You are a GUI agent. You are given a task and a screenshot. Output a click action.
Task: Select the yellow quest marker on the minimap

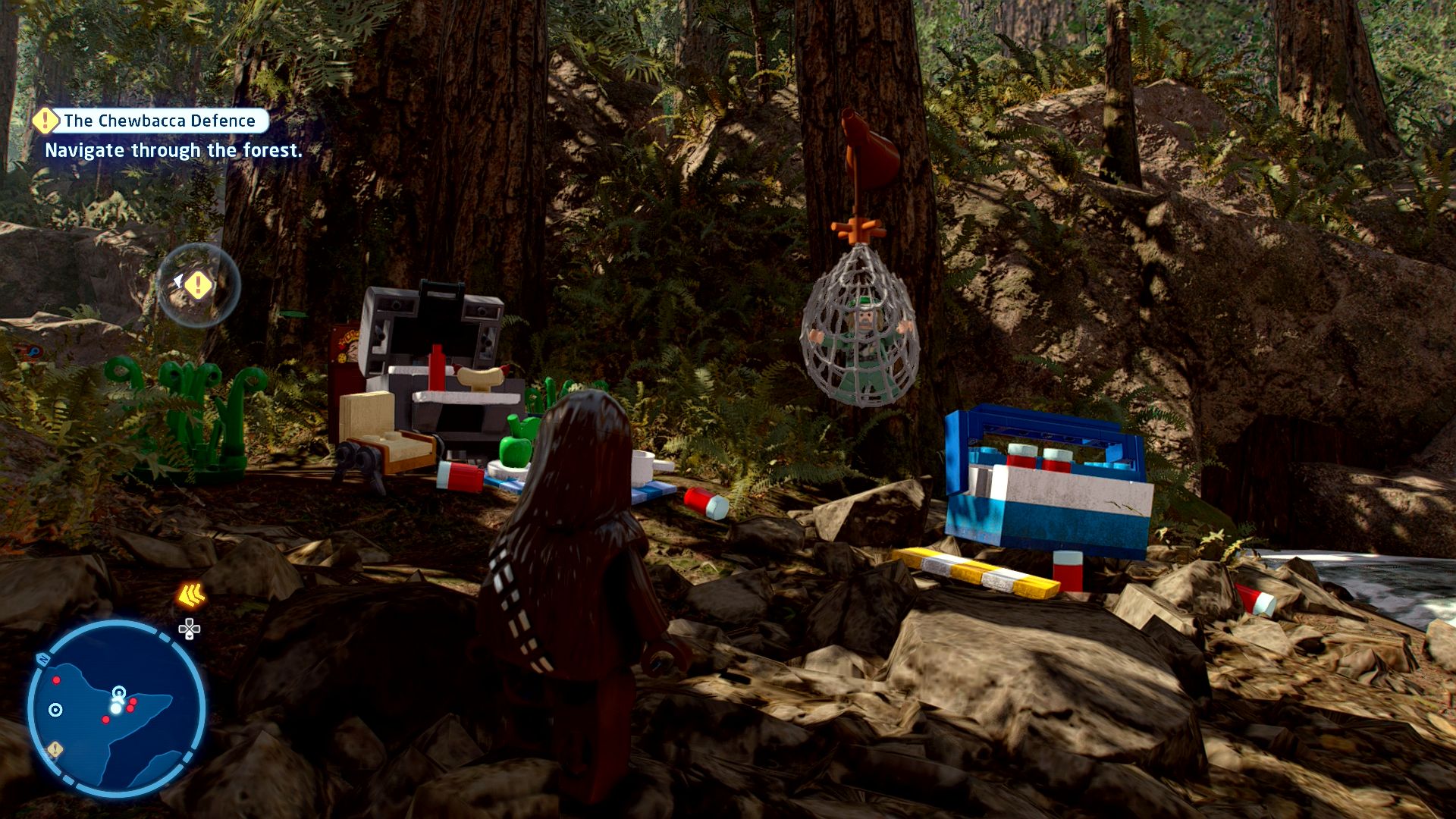(x=55, y=750)
